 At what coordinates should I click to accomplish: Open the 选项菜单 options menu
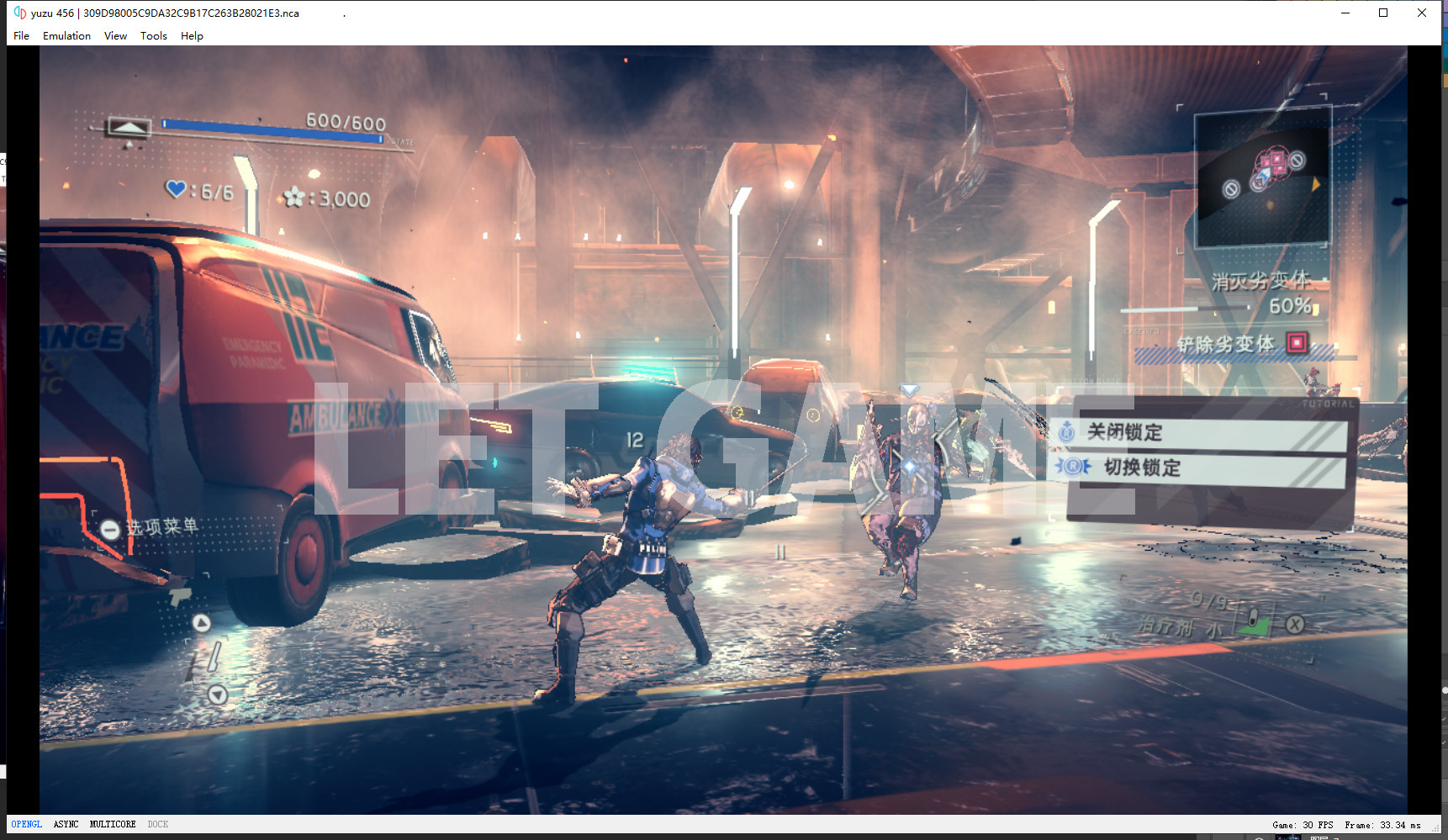pos(152,527)
